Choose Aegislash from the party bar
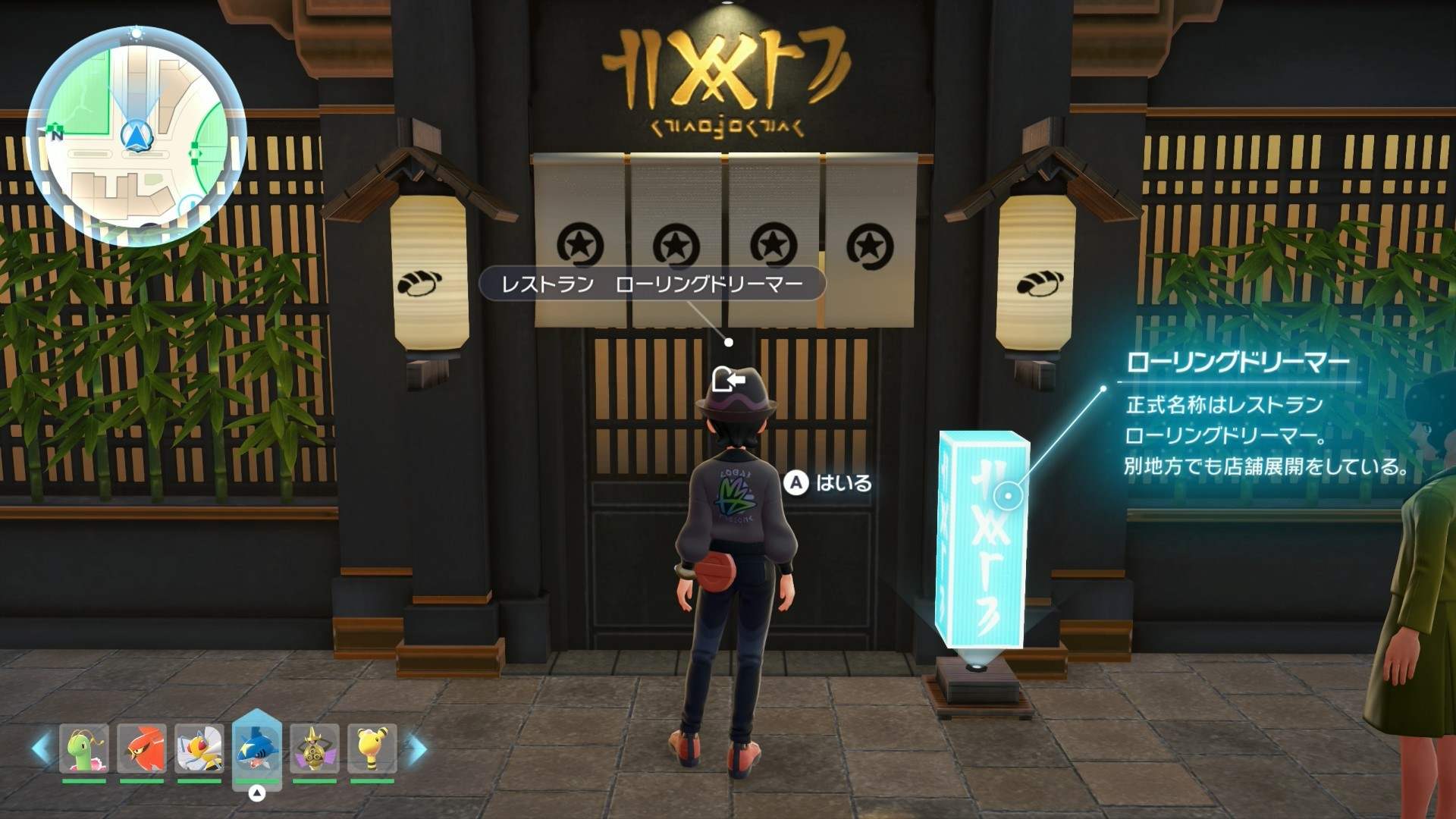The width and height of the screenshot is (1456, 819). coord(314,748)
